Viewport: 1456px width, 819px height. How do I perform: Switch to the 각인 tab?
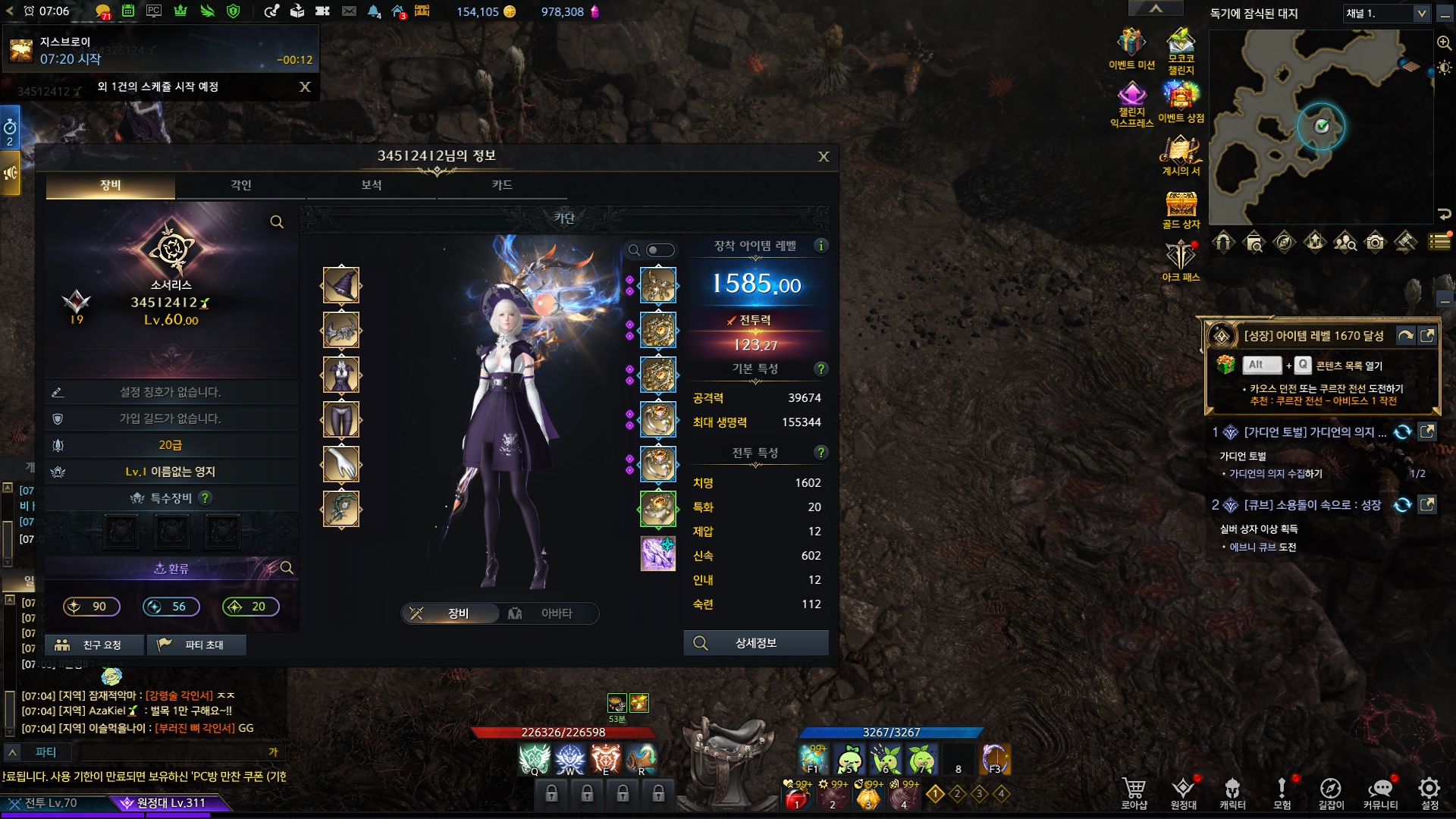point(241,185)
